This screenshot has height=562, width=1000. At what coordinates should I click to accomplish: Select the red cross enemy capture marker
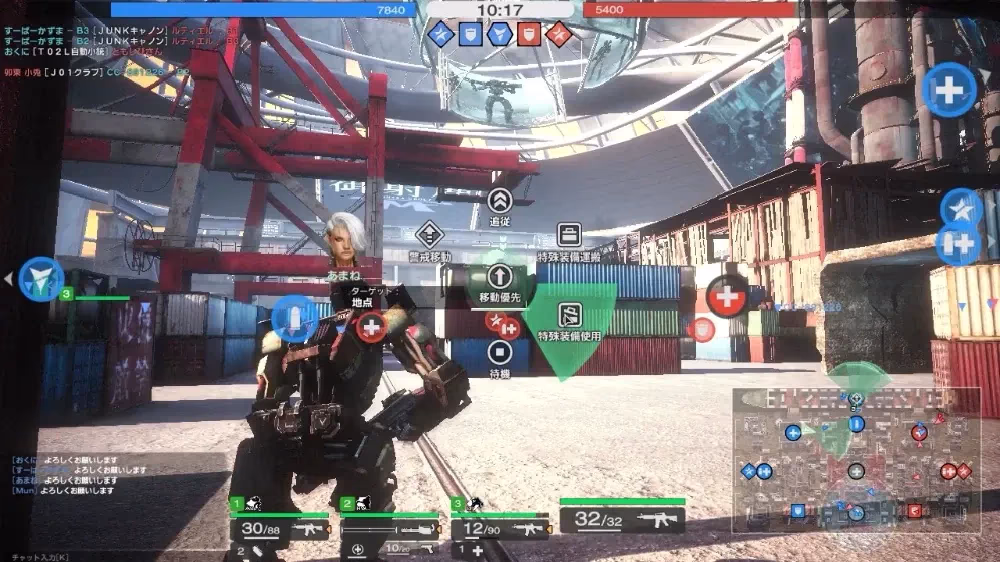click(727, 297)
